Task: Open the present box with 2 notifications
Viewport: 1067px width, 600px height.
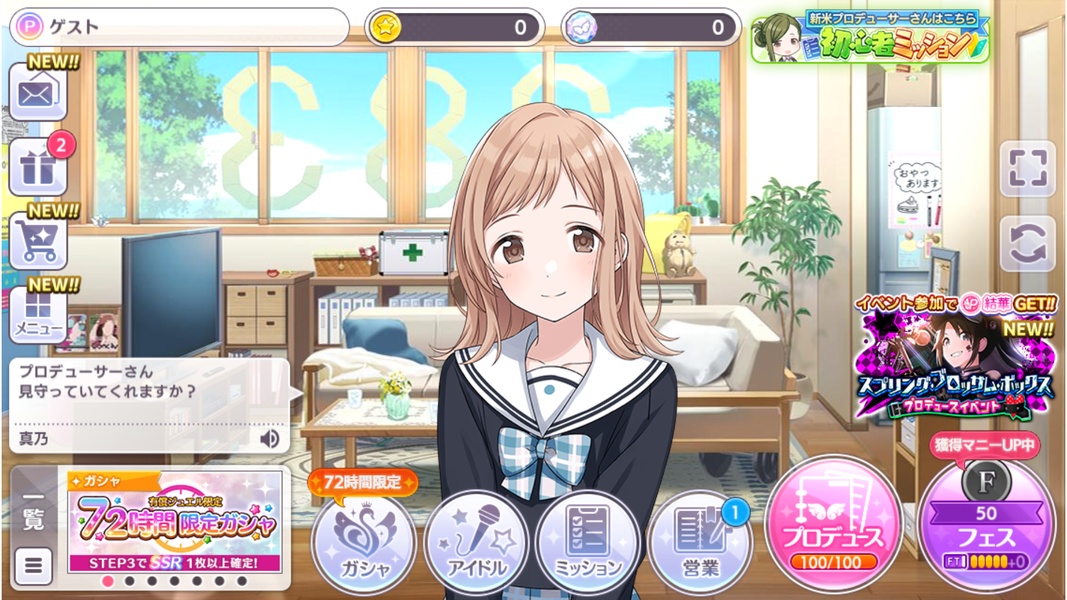Action: coord(37,168)
